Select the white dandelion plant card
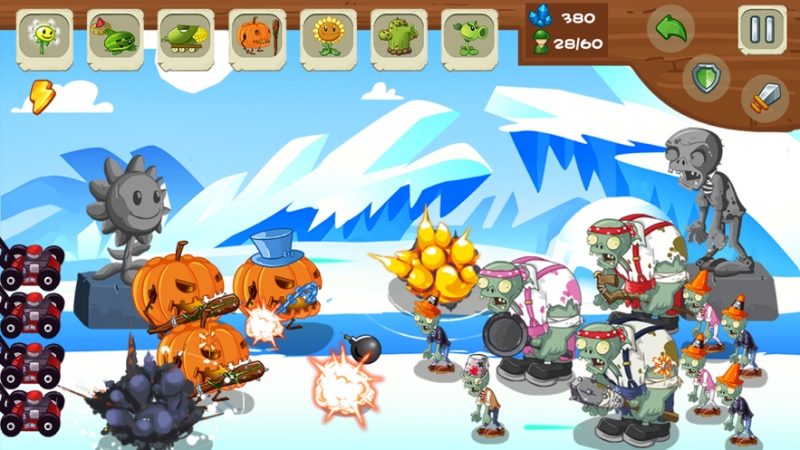This screenshot has width=800, height=450. click(x=44, y=38)
